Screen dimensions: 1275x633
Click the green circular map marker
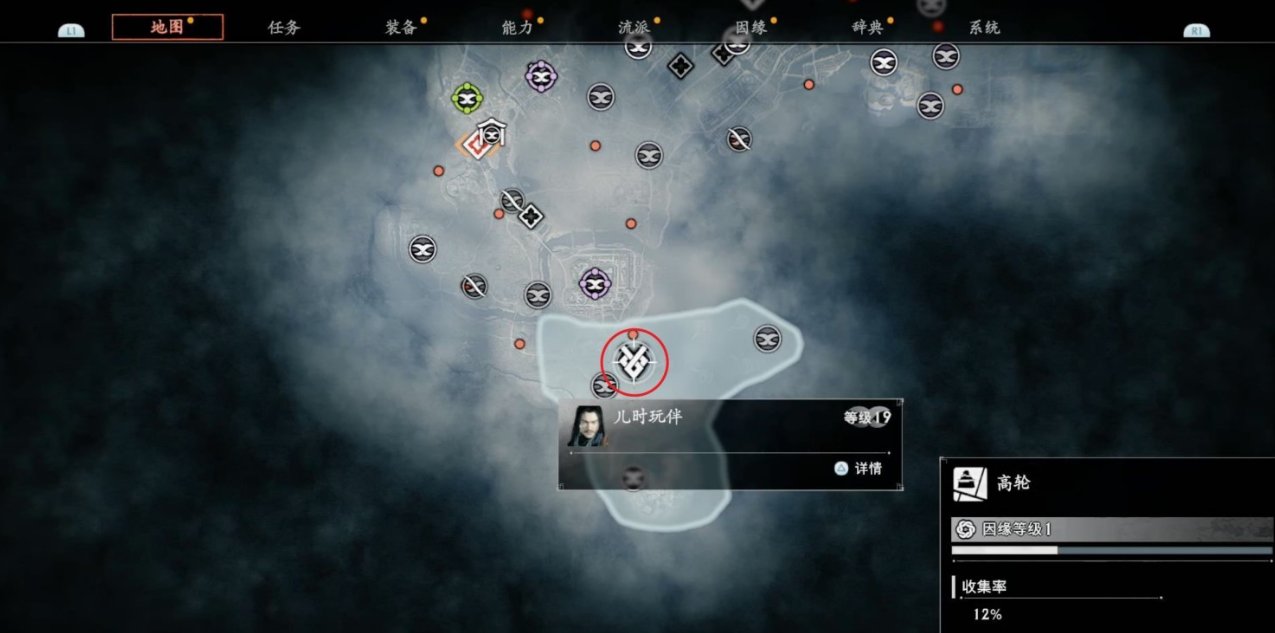pos(466,98)
